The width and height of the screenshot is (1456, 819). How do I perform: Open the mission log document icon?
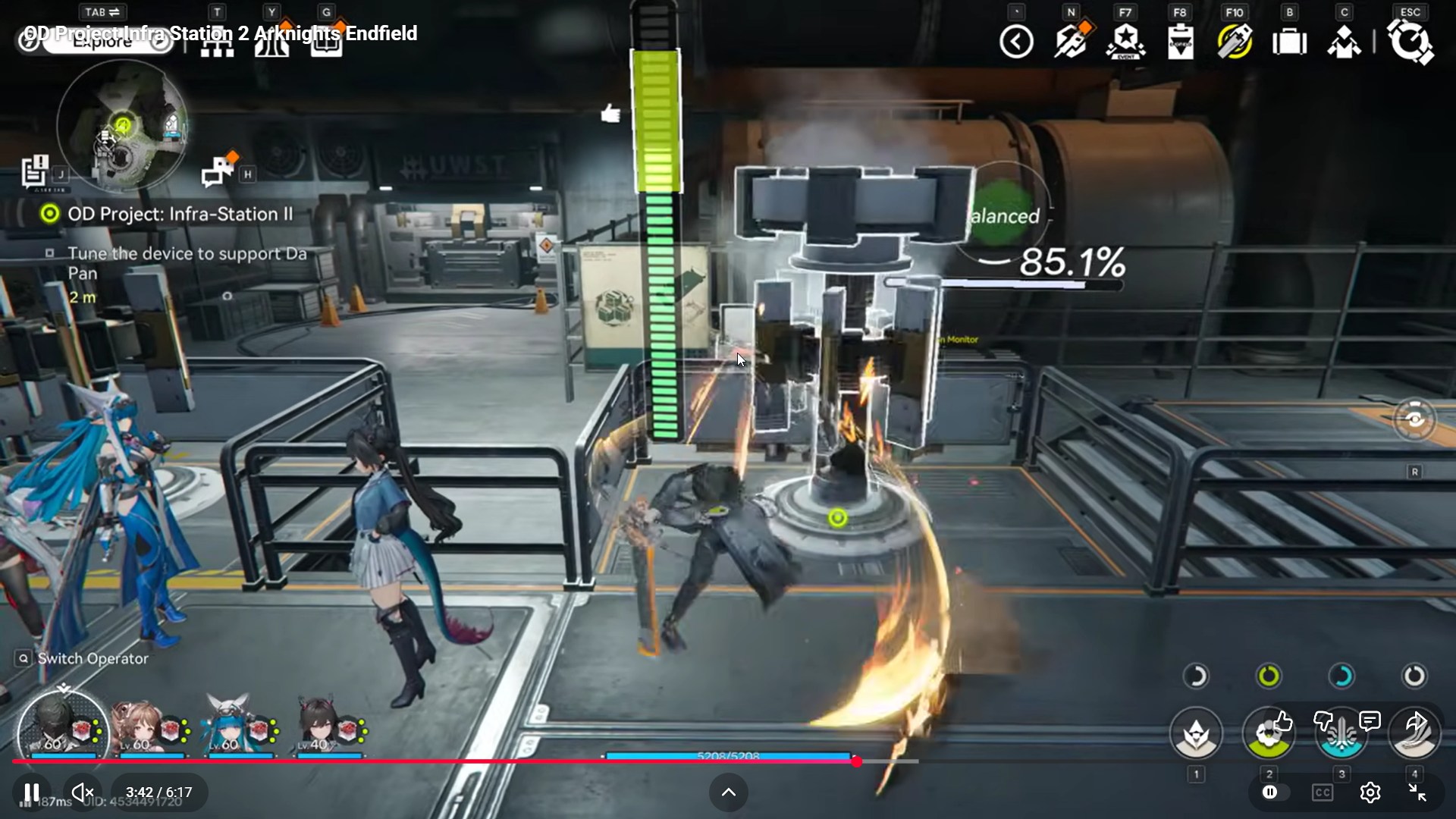pyautogui.click(x=34, y=171)
